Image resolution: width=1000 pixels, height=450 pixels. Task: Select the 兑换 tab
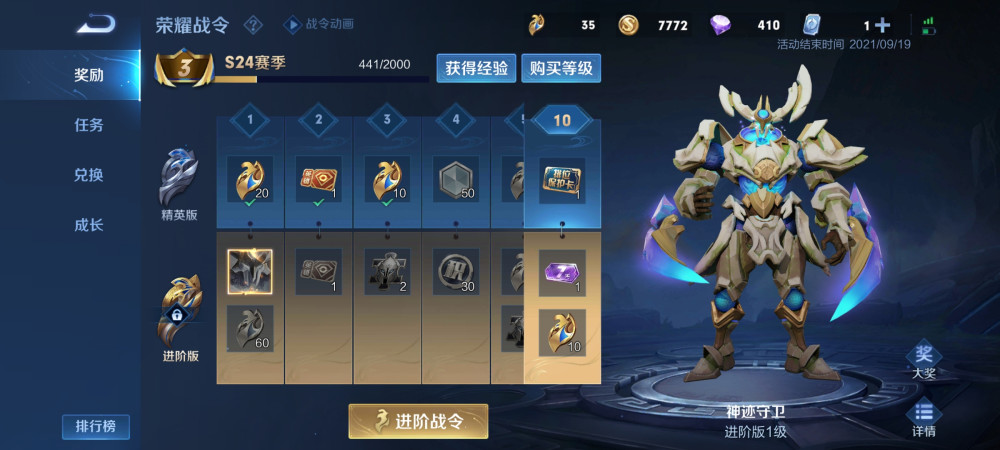[x=89, y=175]
